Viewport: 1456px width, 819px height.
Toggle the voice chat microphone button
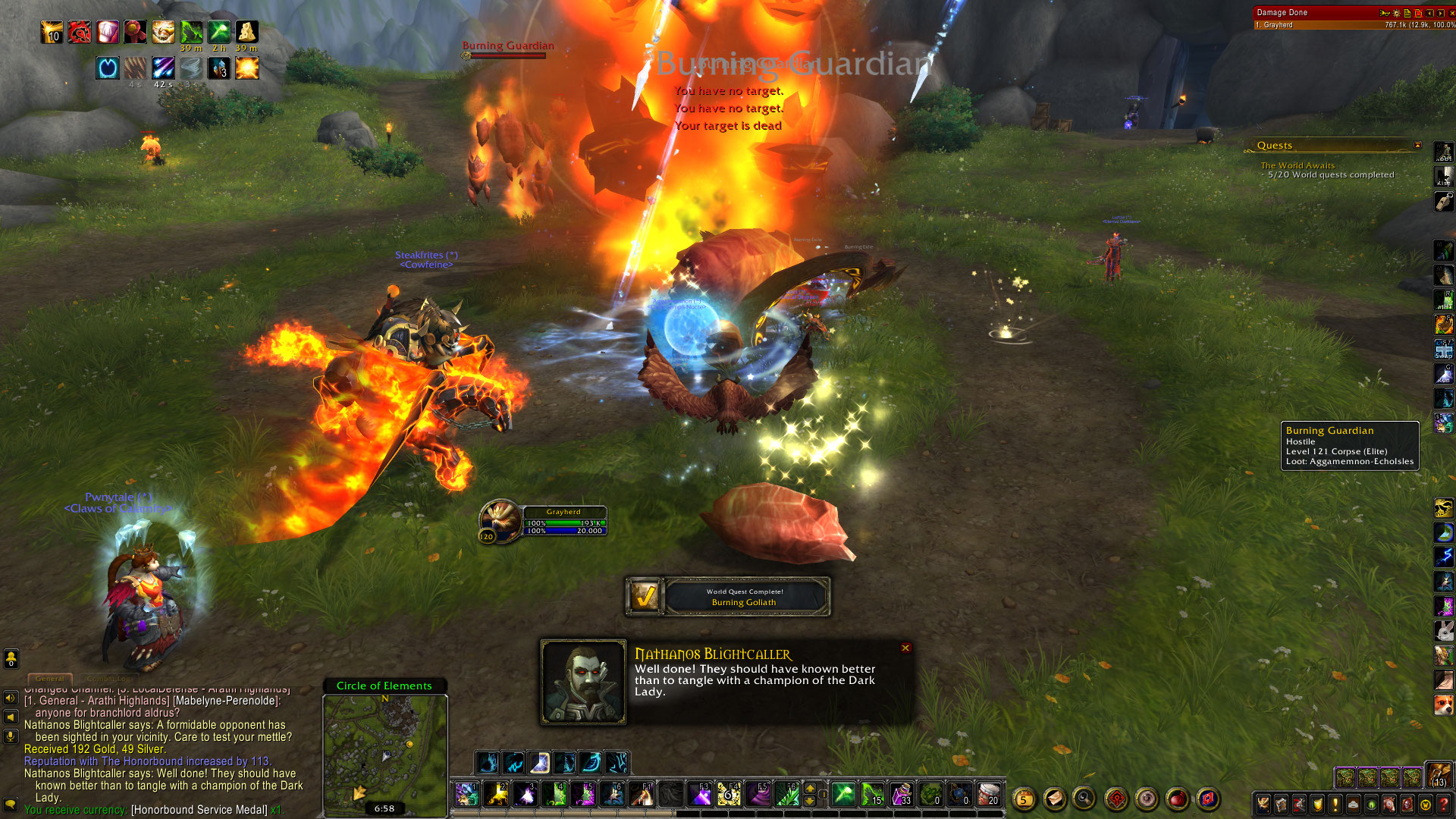point(11,736)
